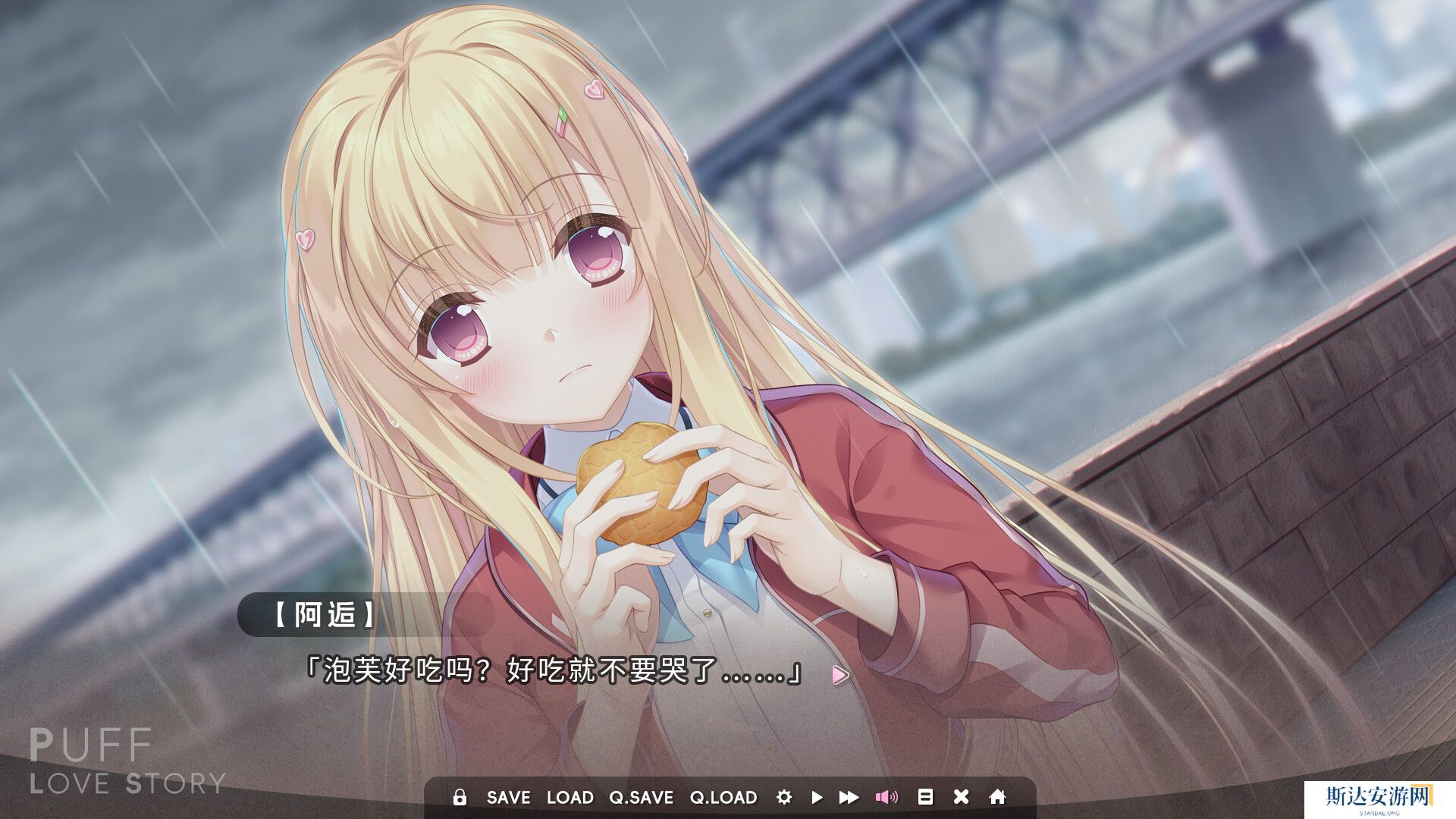1456x819 pixels.
Task: Open the LOAD menu
Action: pos(570,797)
